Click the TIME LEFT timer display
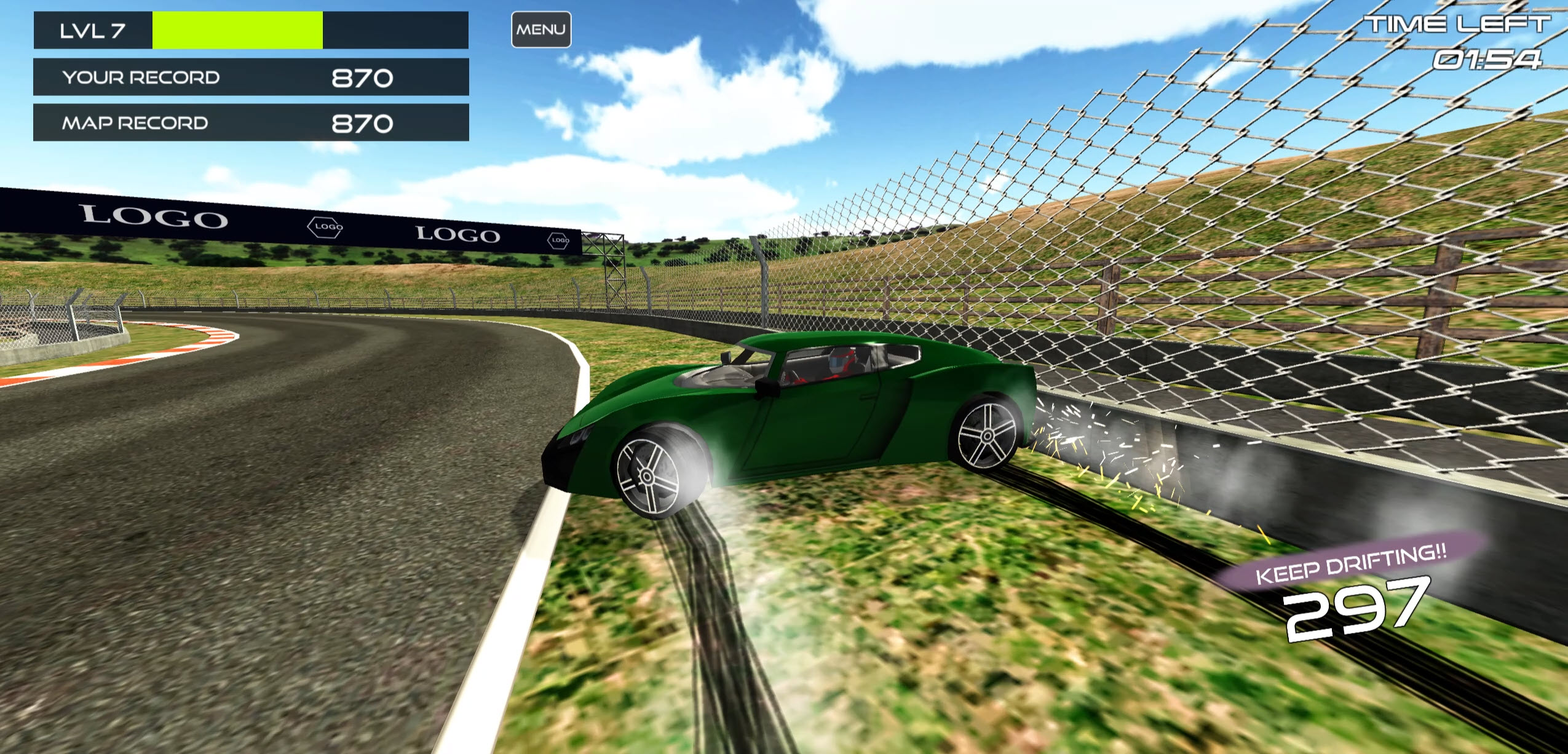The height and width of the screenshot is (754, 1568). 1463,25
